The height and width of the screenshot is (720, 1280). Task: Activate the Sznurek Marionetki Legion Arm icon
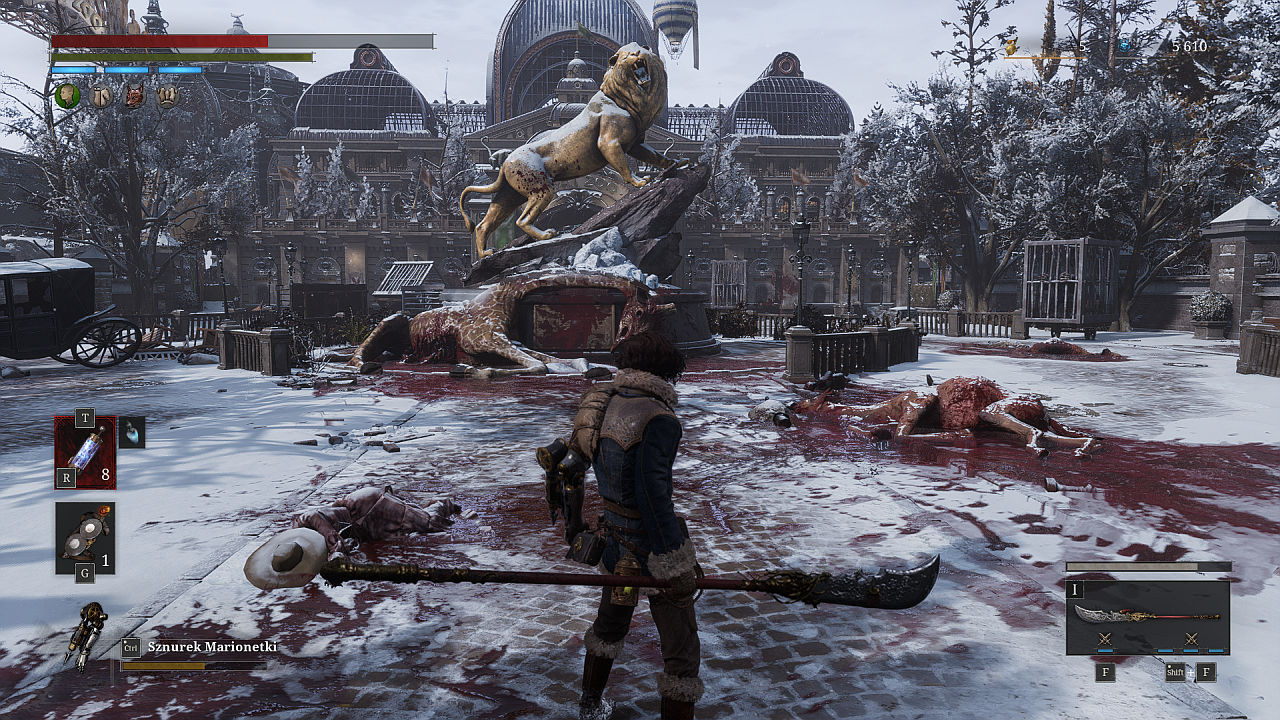pos(87,634)
